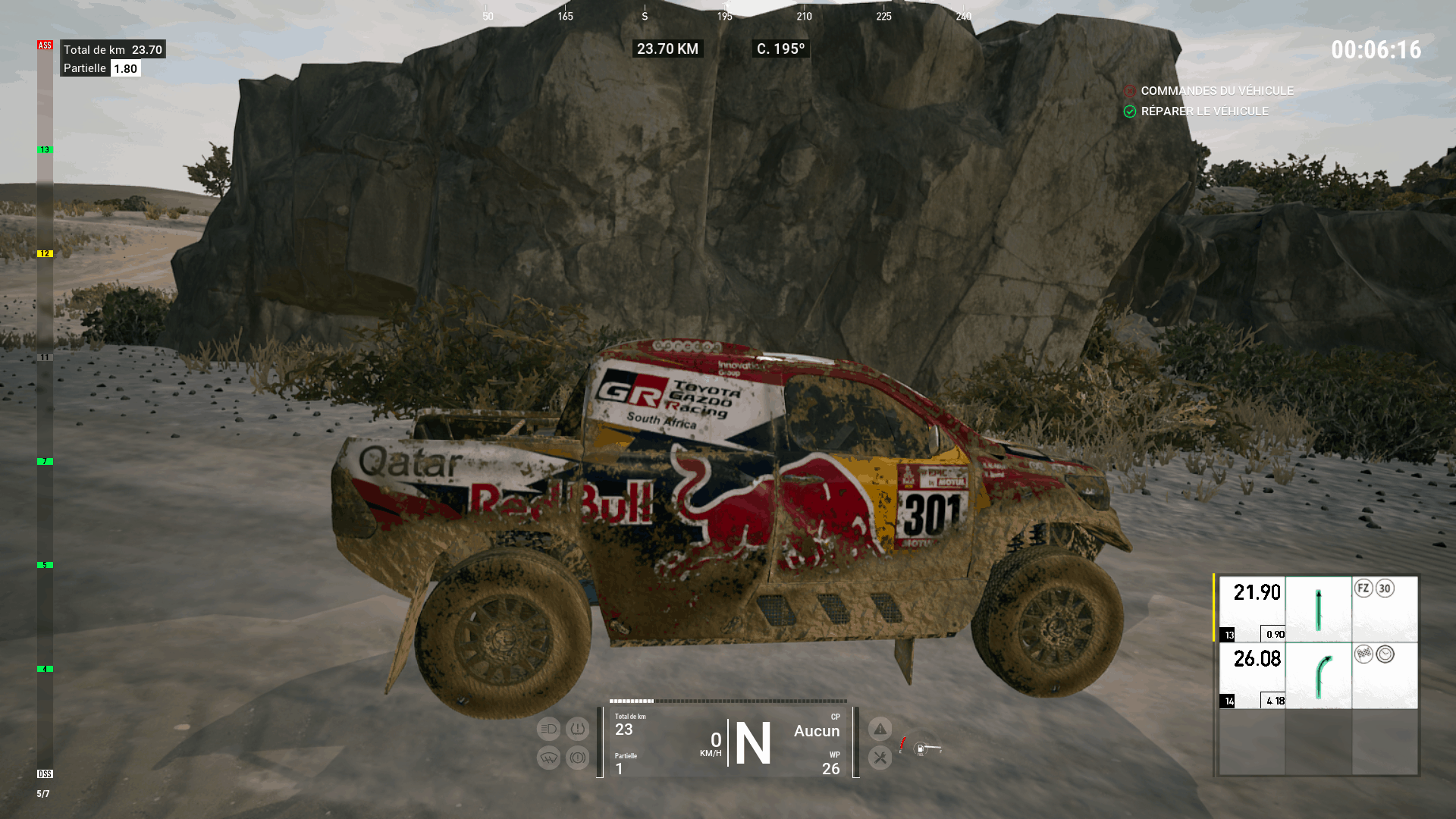Click the fuel pump gauge icon
The image size is (1456, 819).
point(921,749)
